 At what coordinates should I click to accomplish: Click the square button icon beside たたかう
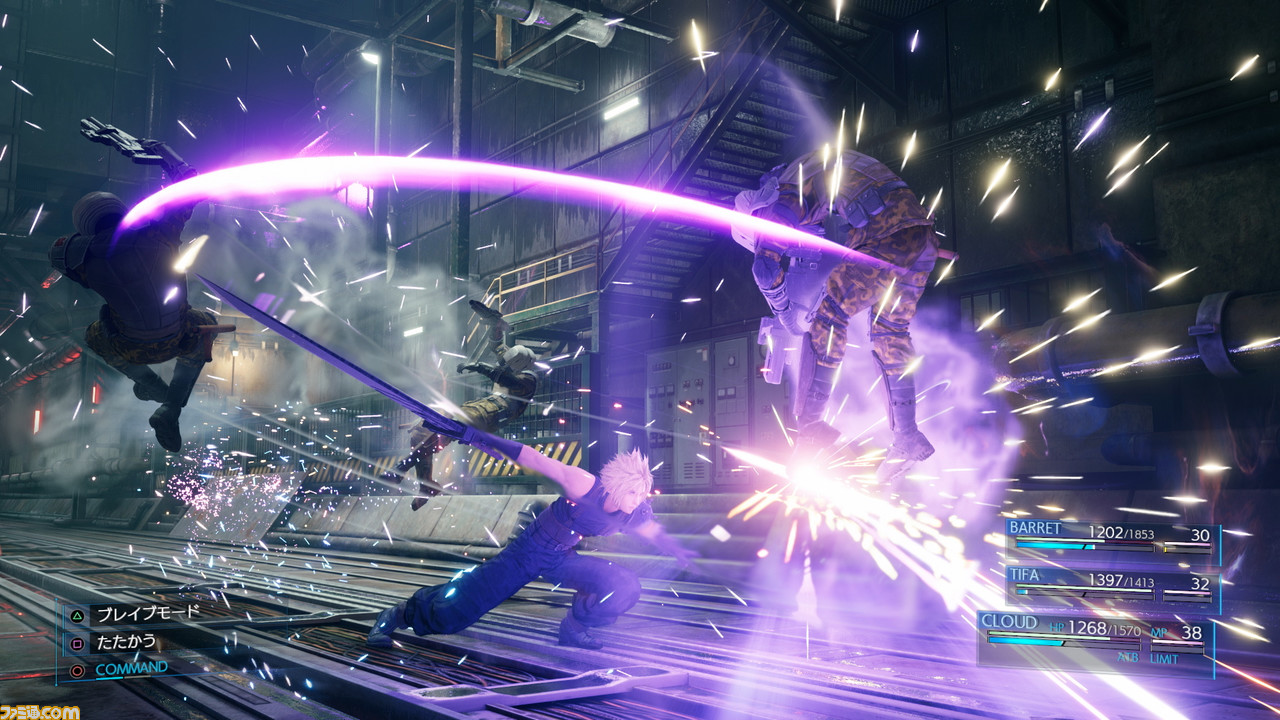coord(76,643)
